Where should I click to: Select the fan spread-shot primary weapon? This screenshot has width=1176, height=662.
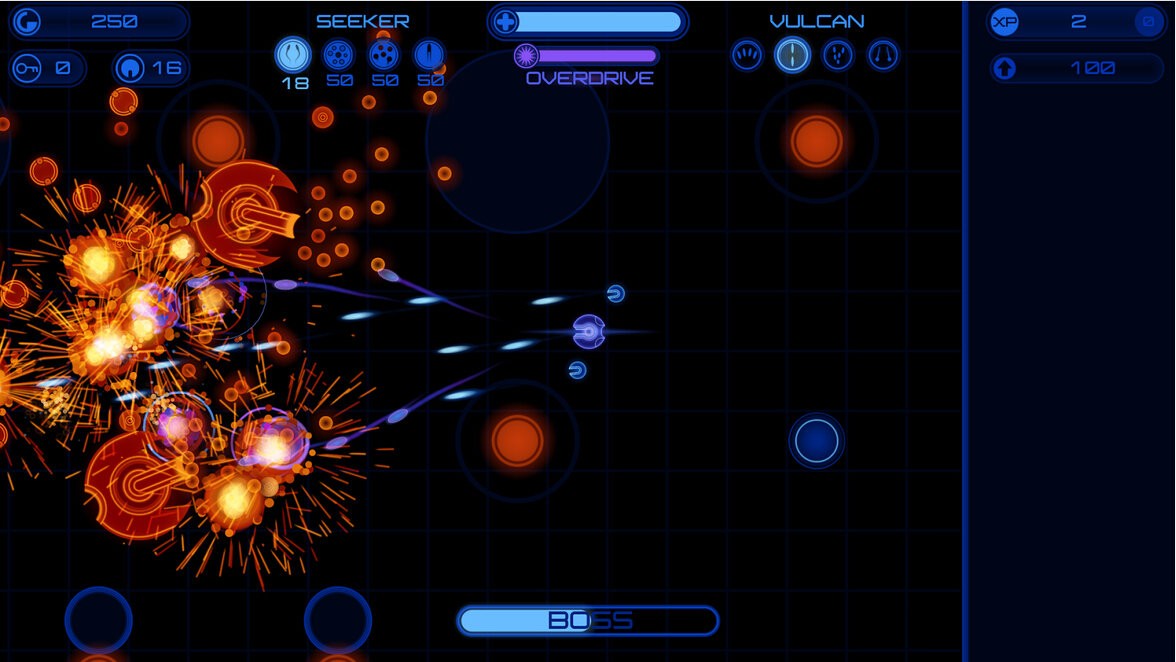pyautogui.click(x=747, y=55)
